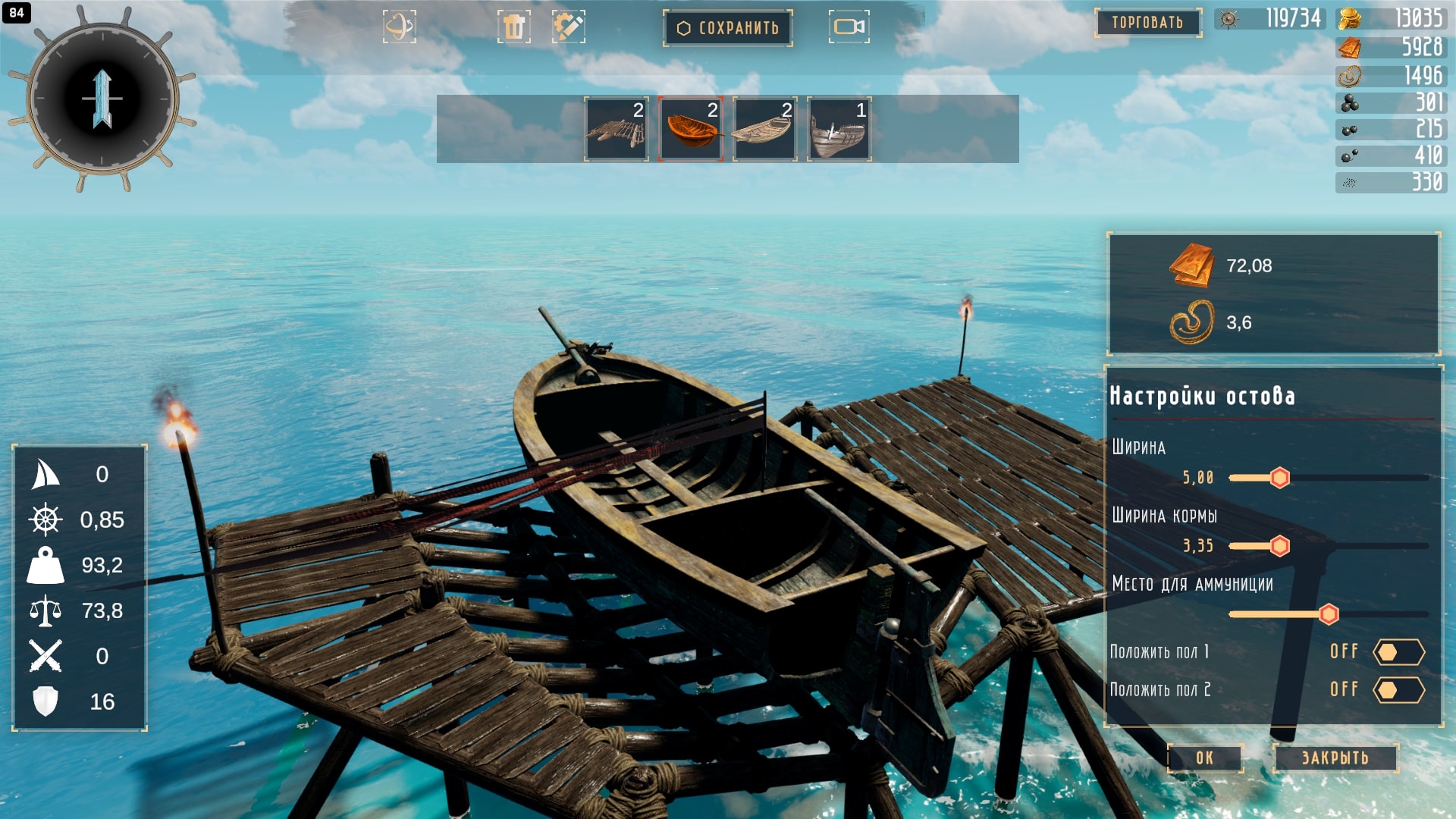Select the pencil edit tool icon
This screenshot has height=819, width=1456.
point(568,27)
